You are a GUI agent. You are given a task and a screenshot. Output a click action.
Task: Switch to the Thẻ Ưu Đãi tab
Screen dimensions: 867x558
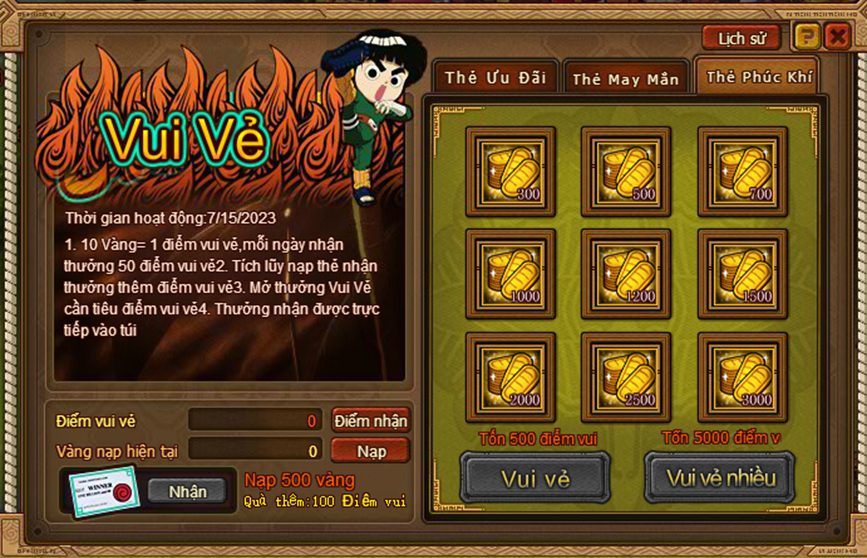(495, 78)
